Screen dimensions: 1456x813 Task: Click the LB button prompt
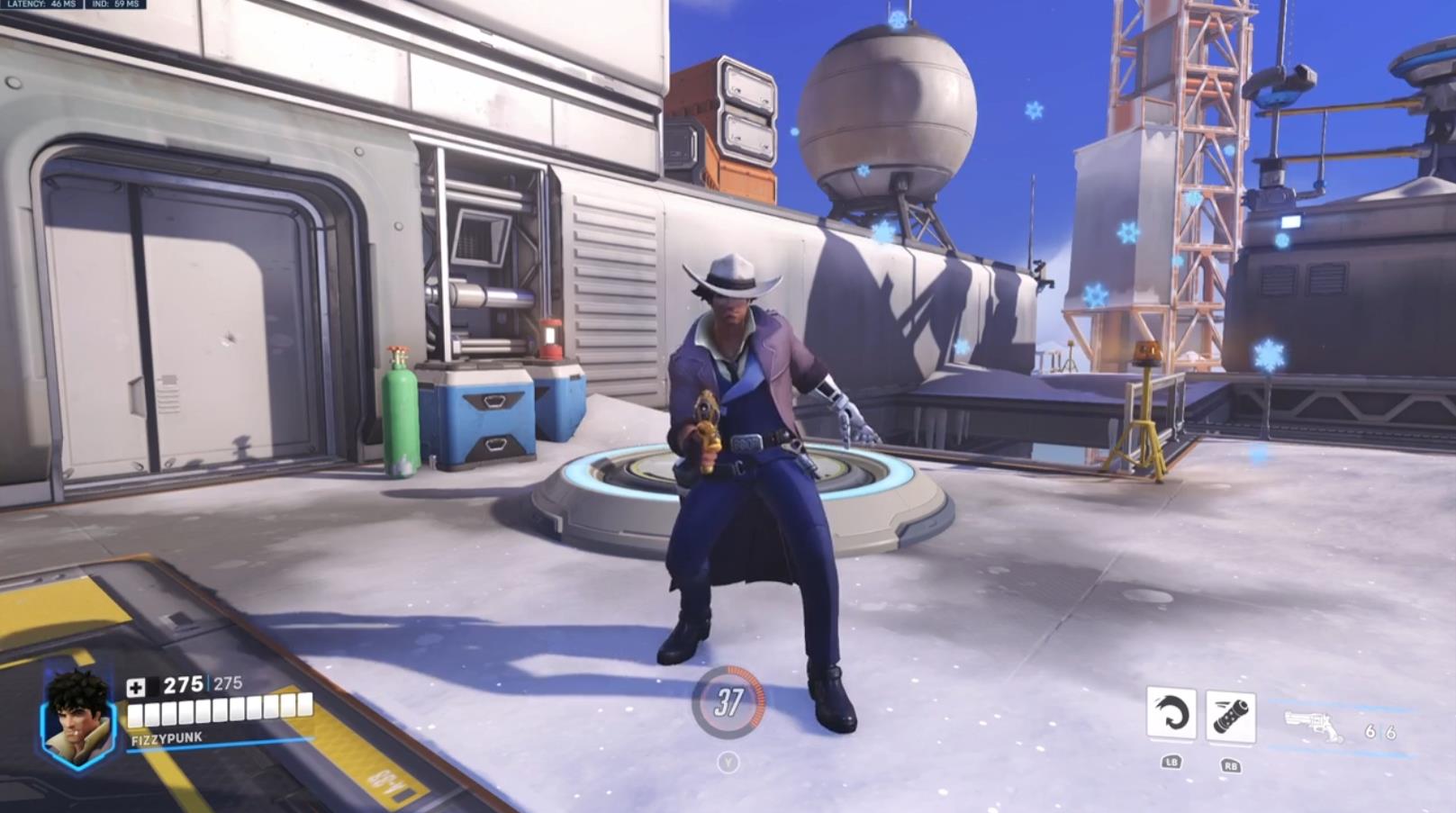pyautogui.click(x=1172, y=761)
